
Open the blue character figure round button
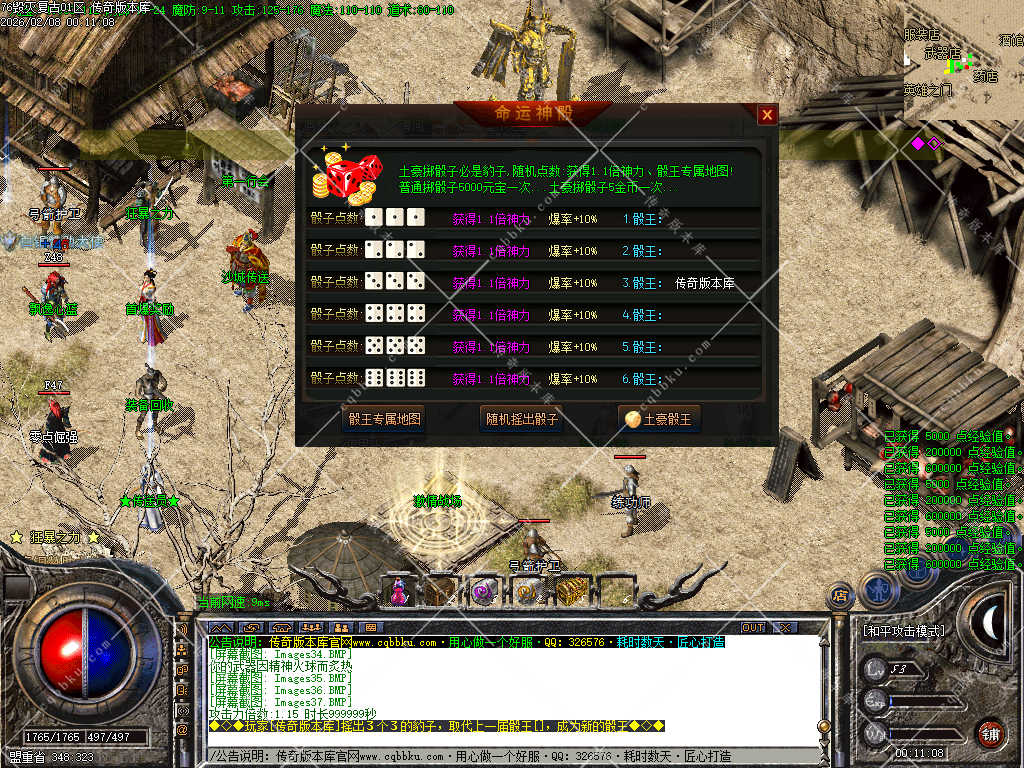[877, 590]
